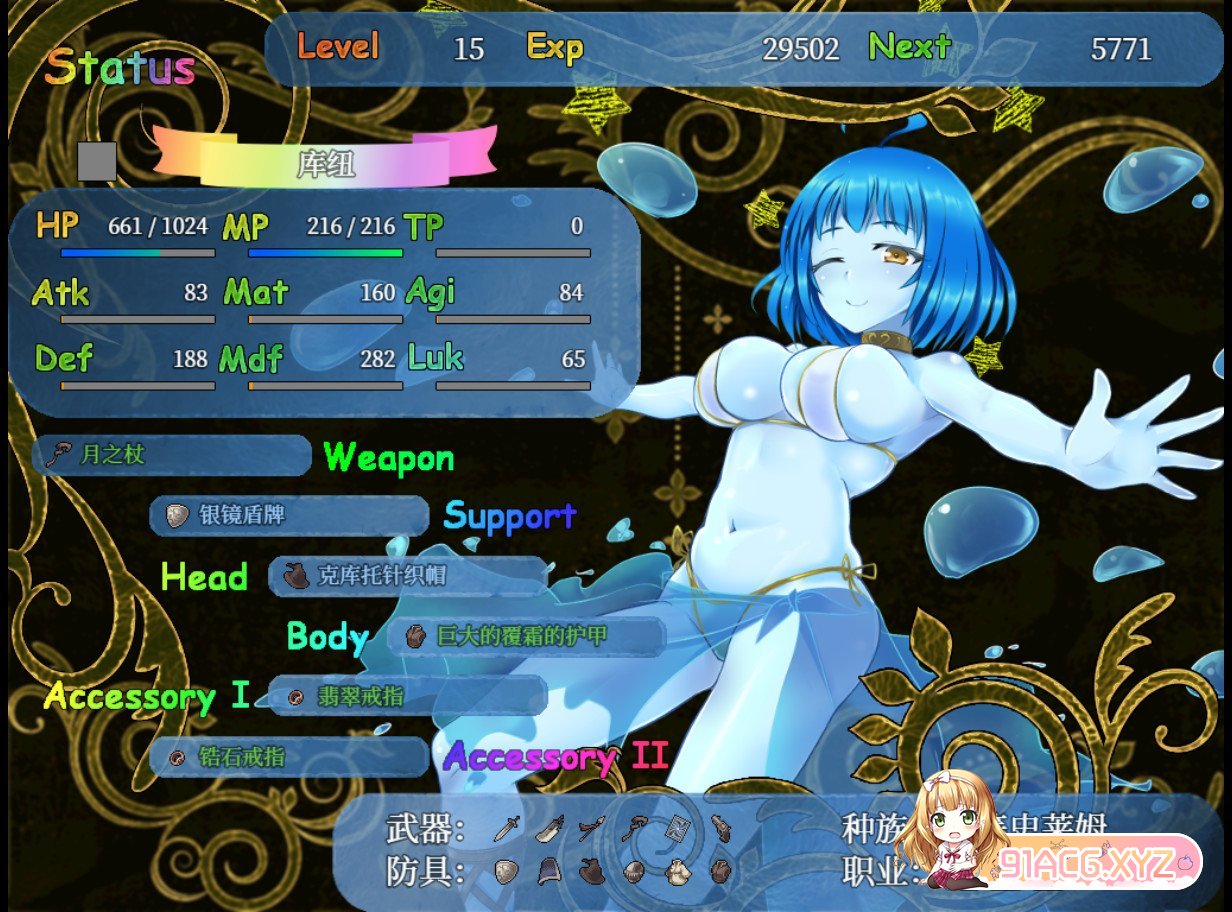Click the 巨大的覆霜的护甲 body slot

[526, 636]
